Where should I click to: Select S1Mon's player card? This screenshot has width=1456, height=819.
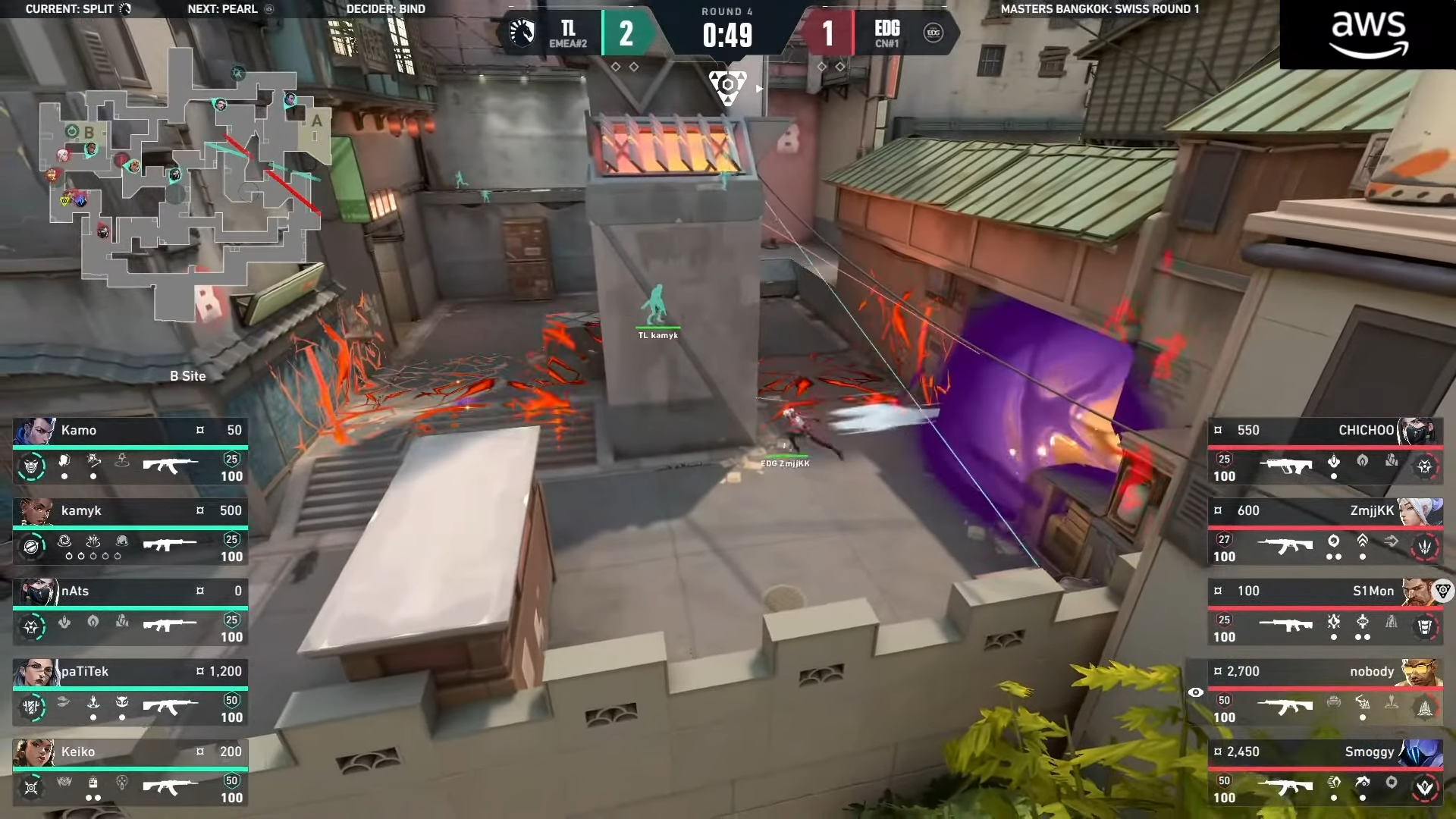point(1325,613)
